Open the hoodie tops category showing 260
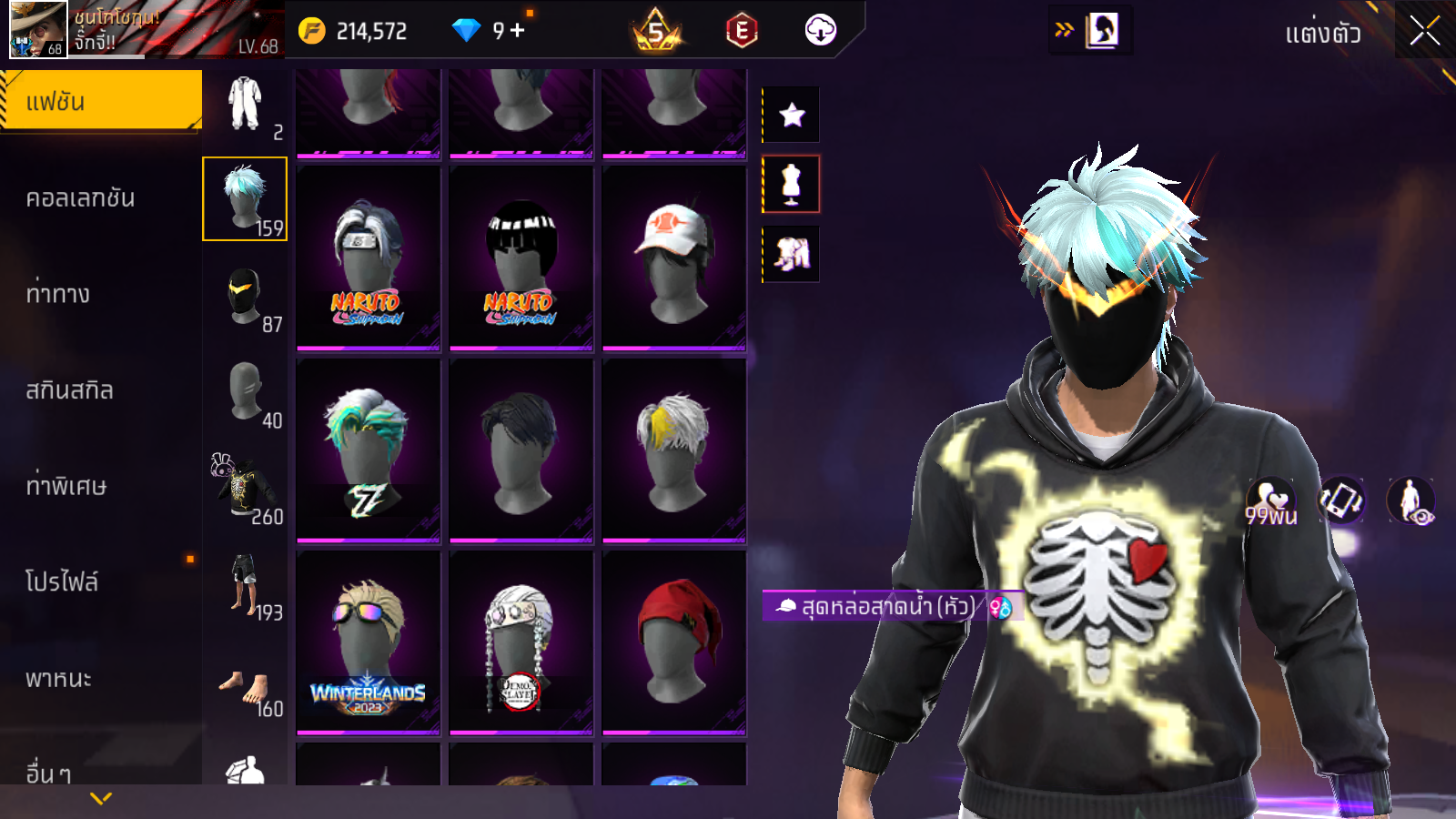 click(x=245, y=489)
